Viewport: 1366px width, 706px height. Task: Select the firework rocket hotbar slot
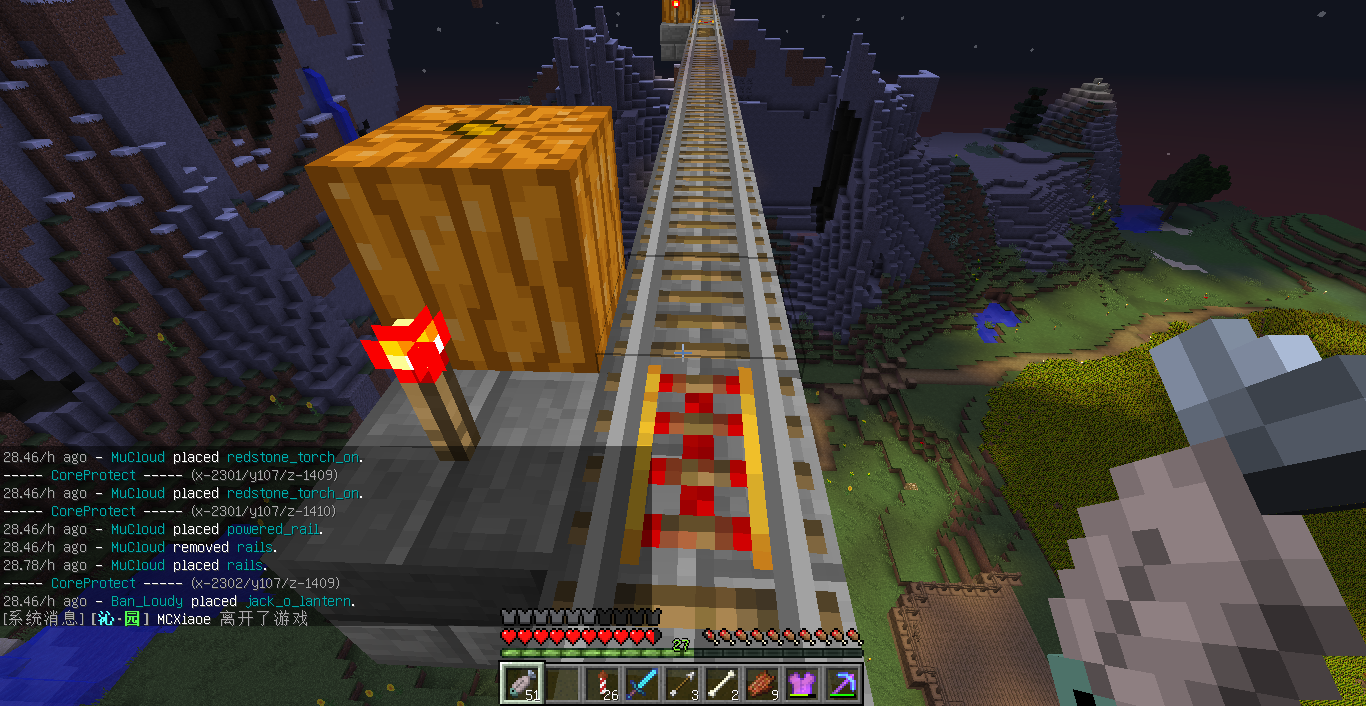coord(602,683)
